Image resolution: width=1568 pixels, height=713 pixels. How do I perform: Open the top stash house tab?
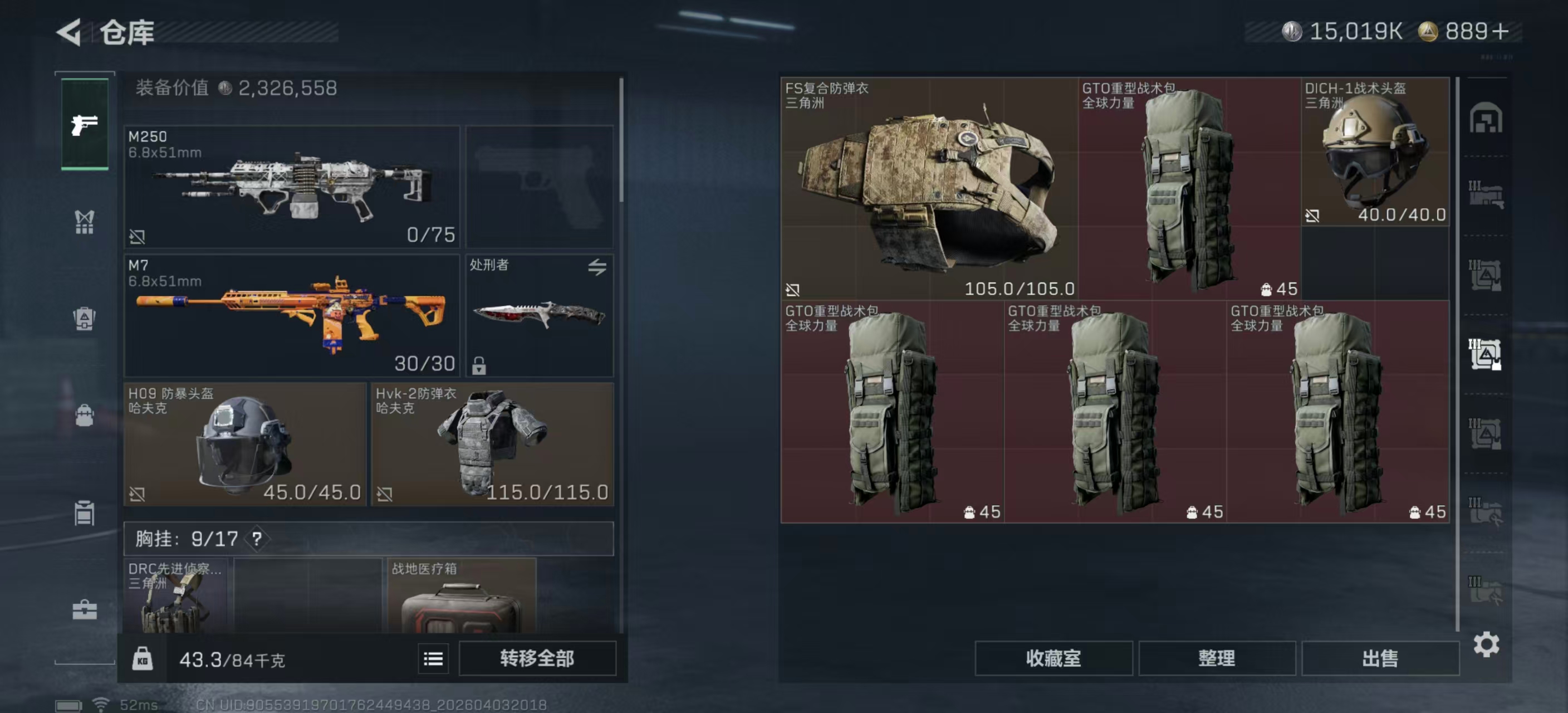pyautogui.click(x=1485, y=118)
